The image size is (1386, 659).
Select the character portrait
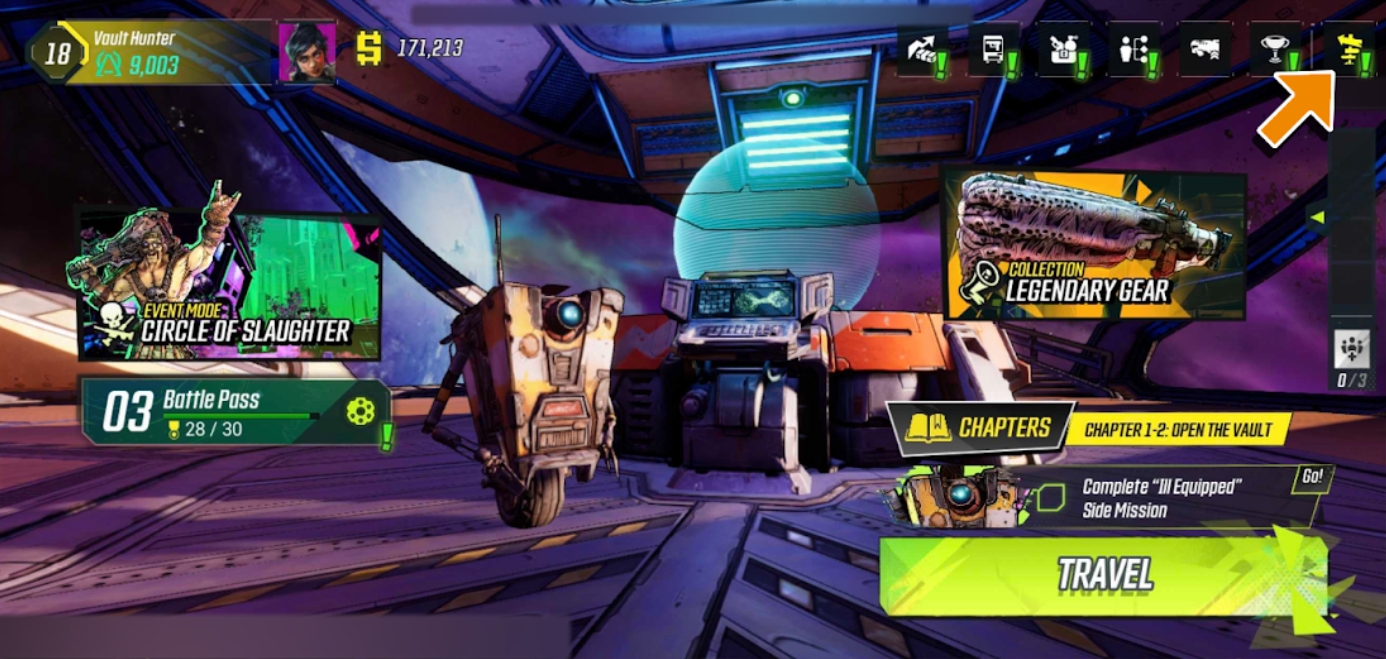(x=307, y=52)
